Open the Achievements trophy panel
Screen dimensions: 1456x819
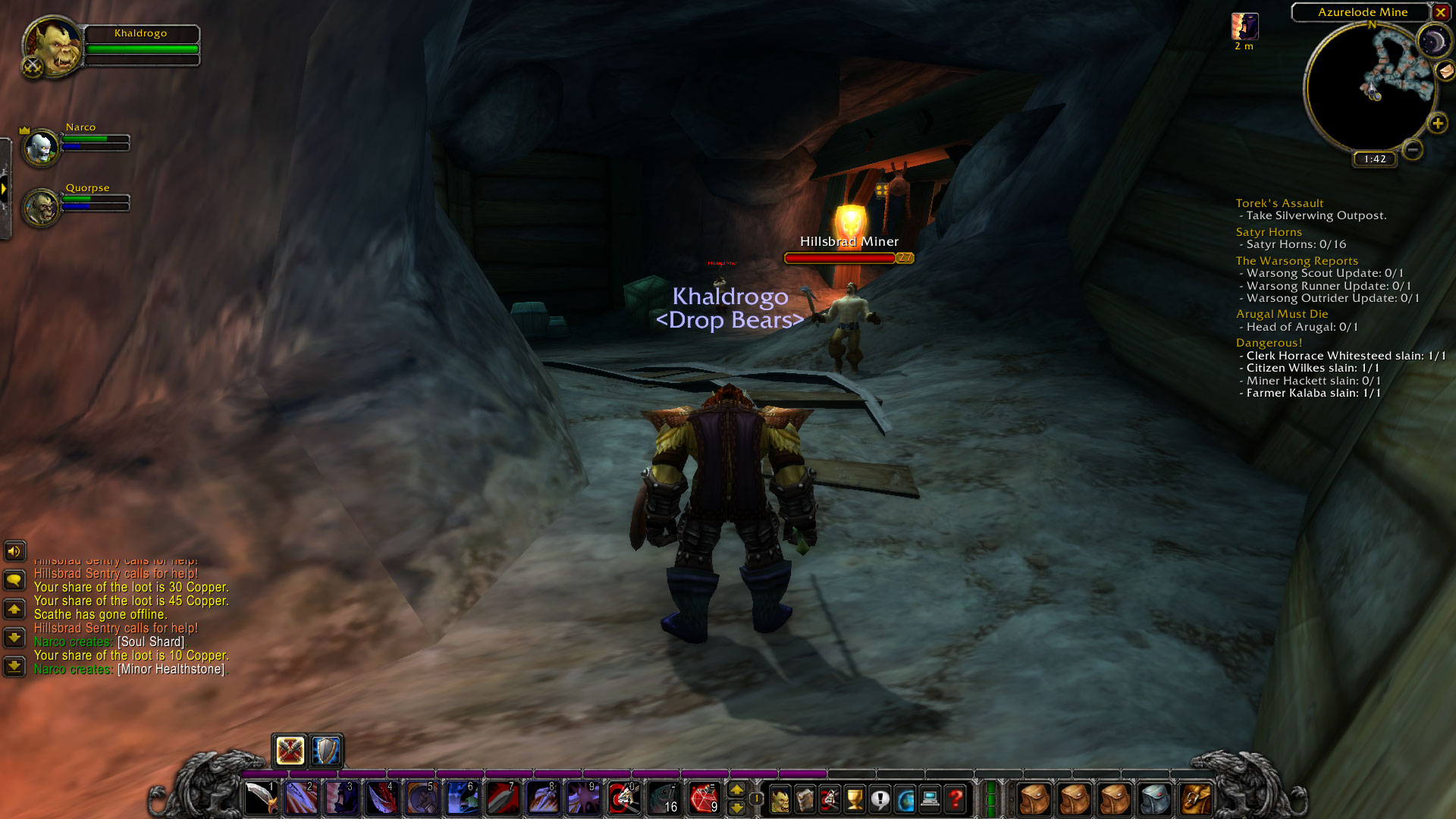point(855,798)
